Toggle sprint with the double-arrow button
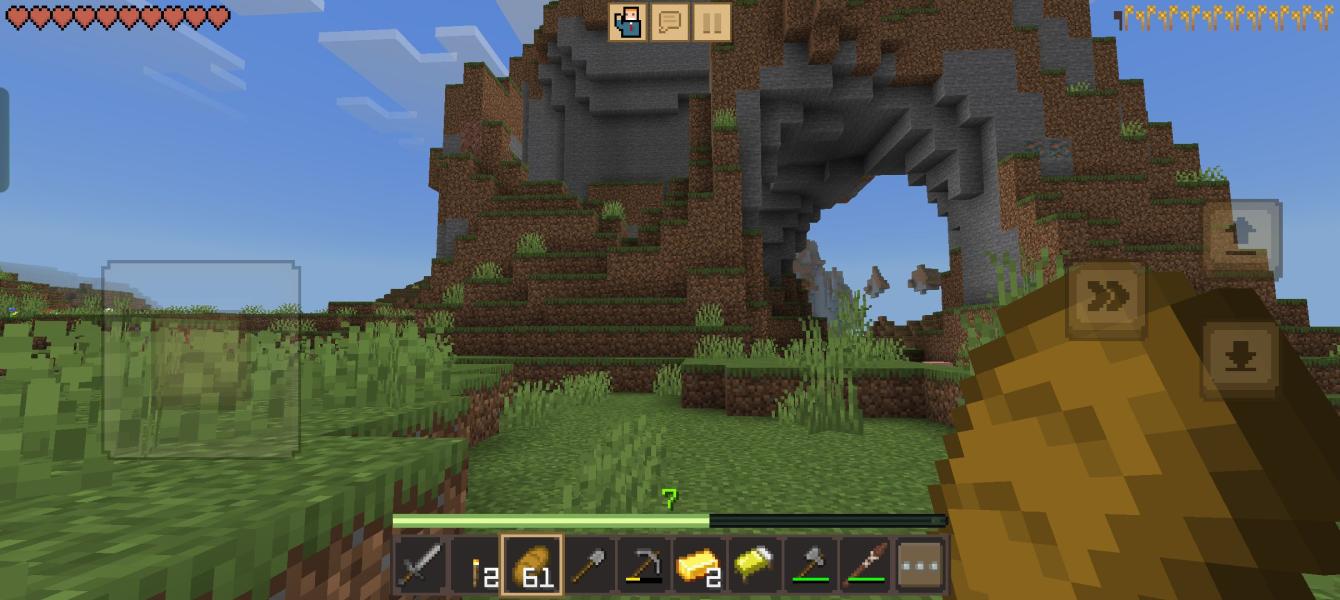 [1107, 297]
